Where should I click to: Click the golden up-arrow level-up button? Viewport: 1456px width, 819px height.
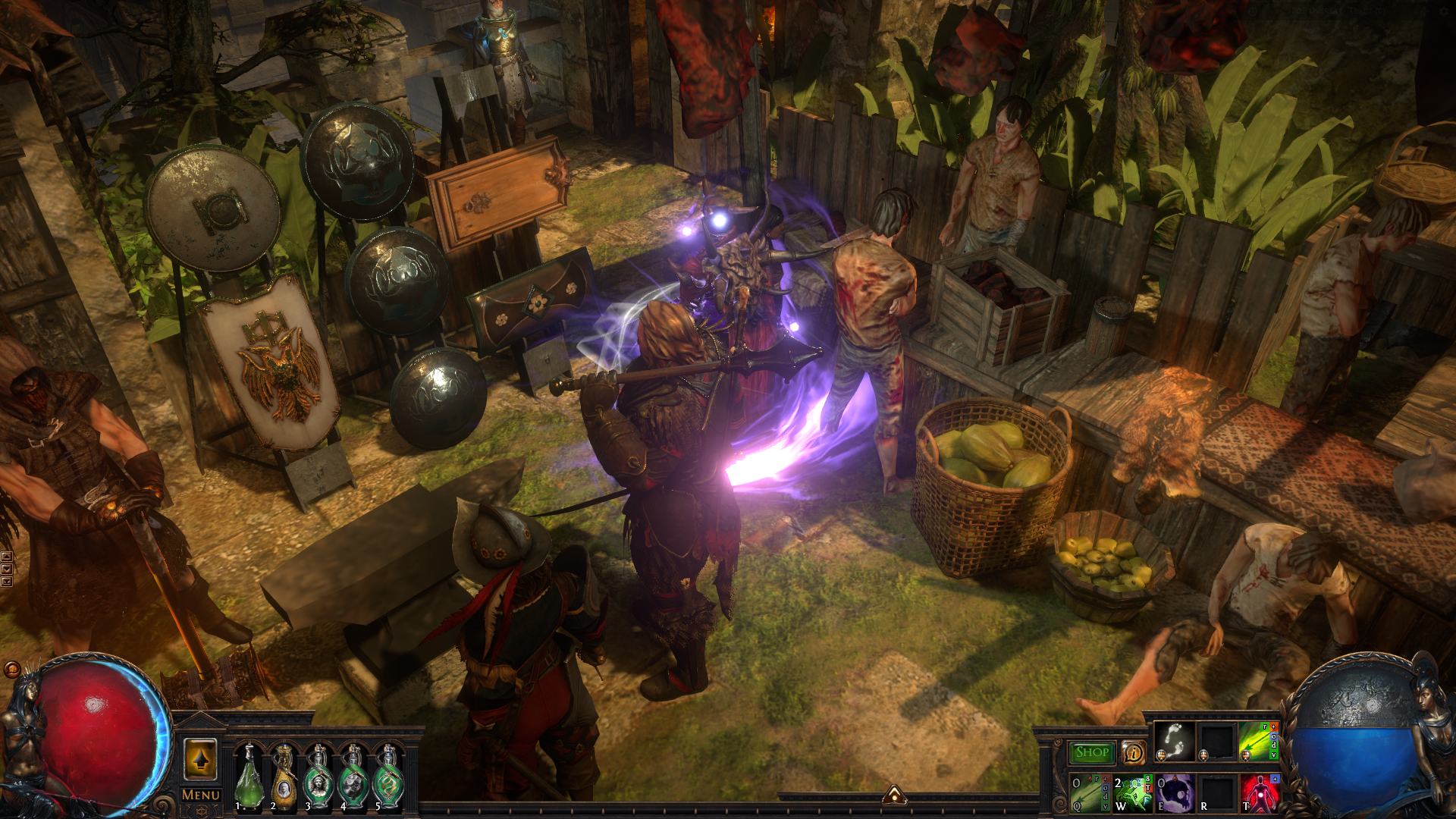pyautogui.click(x=201, y=759)
